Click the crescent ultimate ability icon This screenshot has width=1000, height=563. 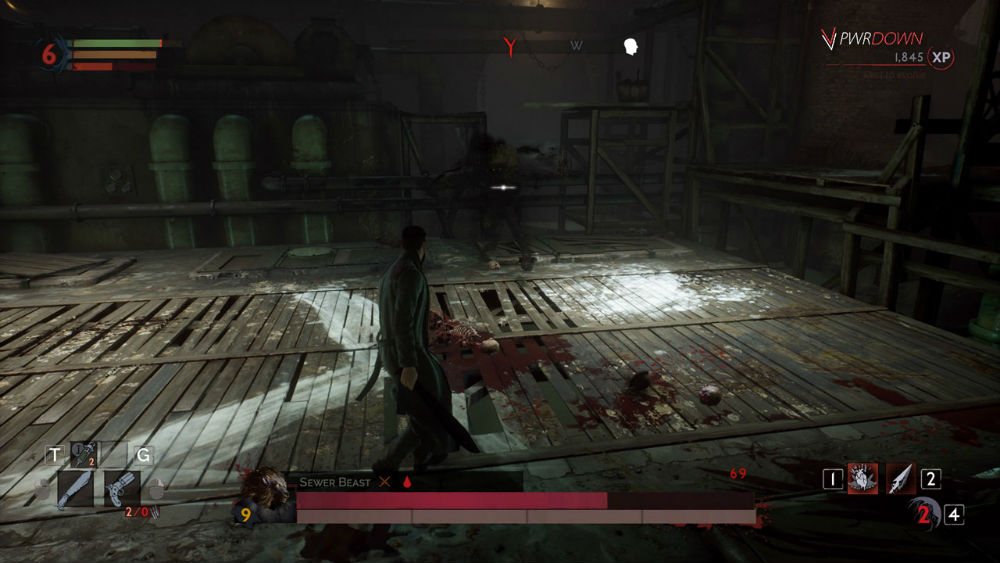point(923,514)
